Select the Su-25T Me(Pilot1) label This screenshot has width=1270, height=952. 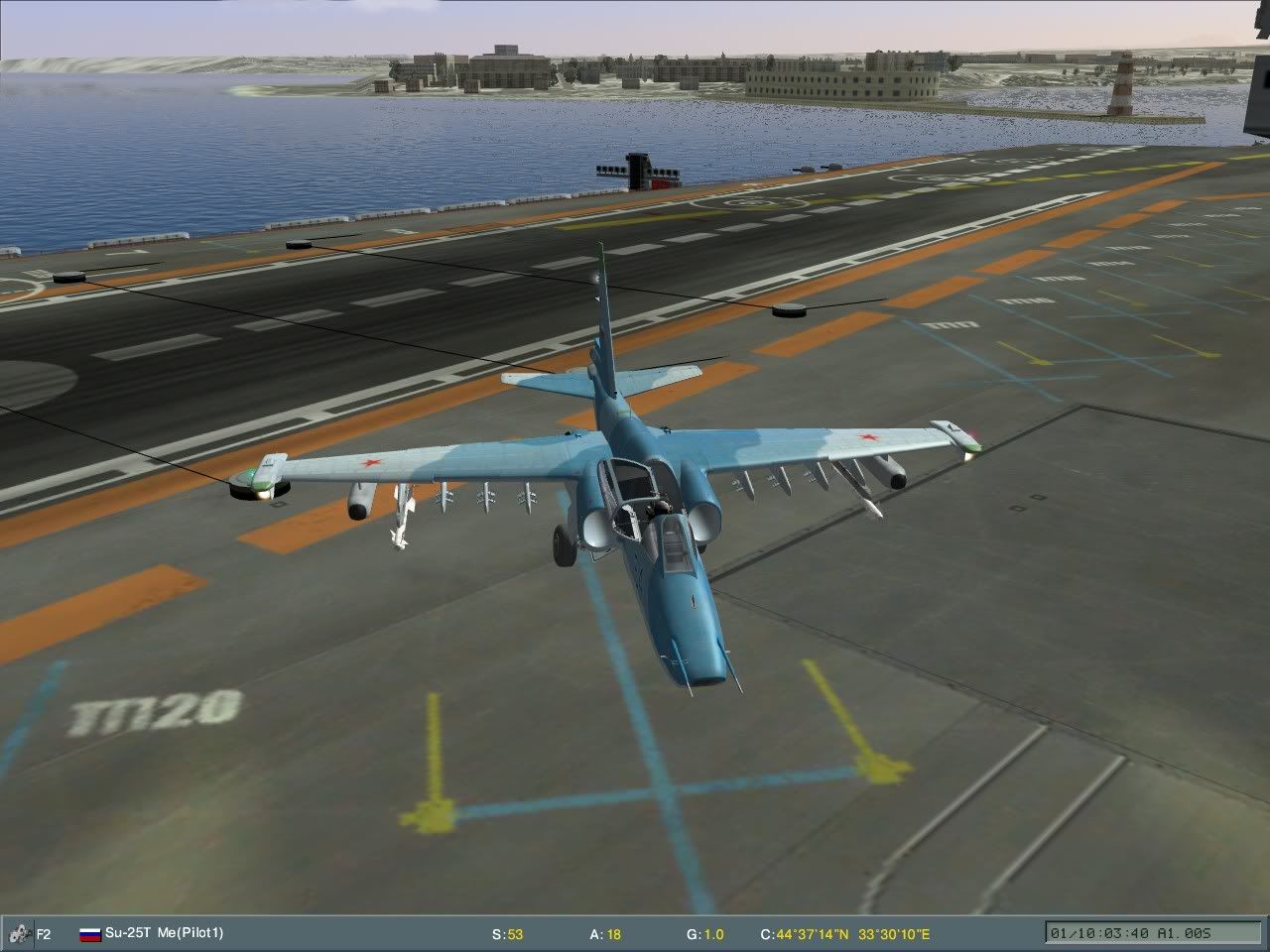pos(164,933)
